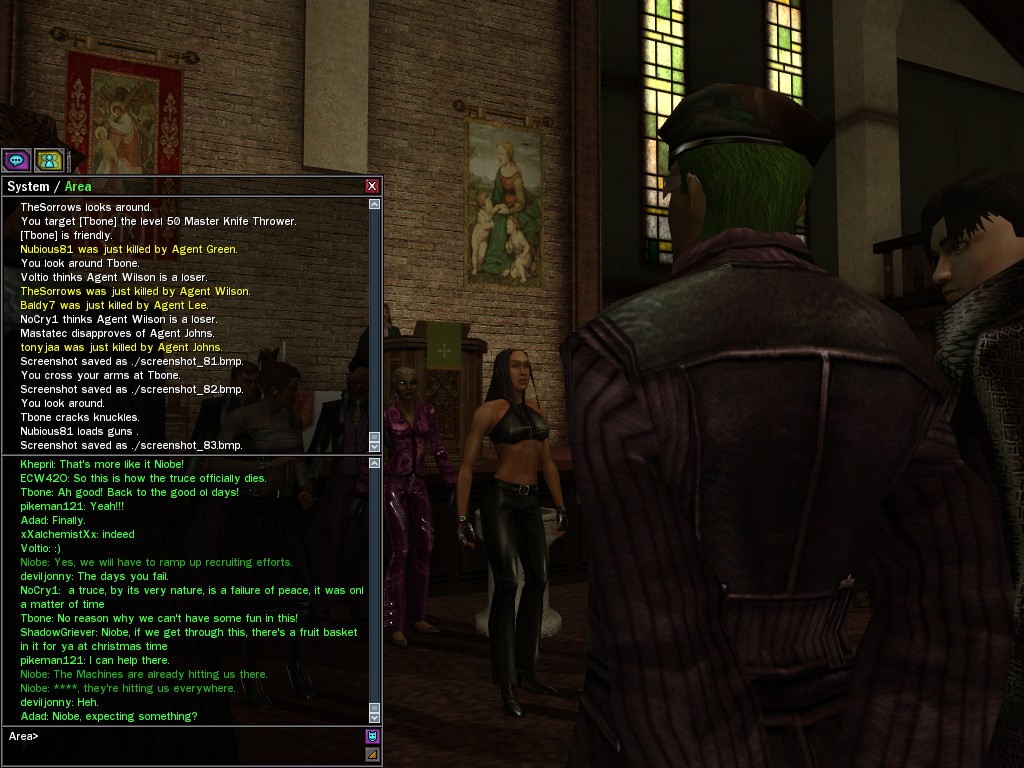This screenshot has height=768, width=1024.
Task: Click the Area chat pane's up arrow
Action: point(375,463)
